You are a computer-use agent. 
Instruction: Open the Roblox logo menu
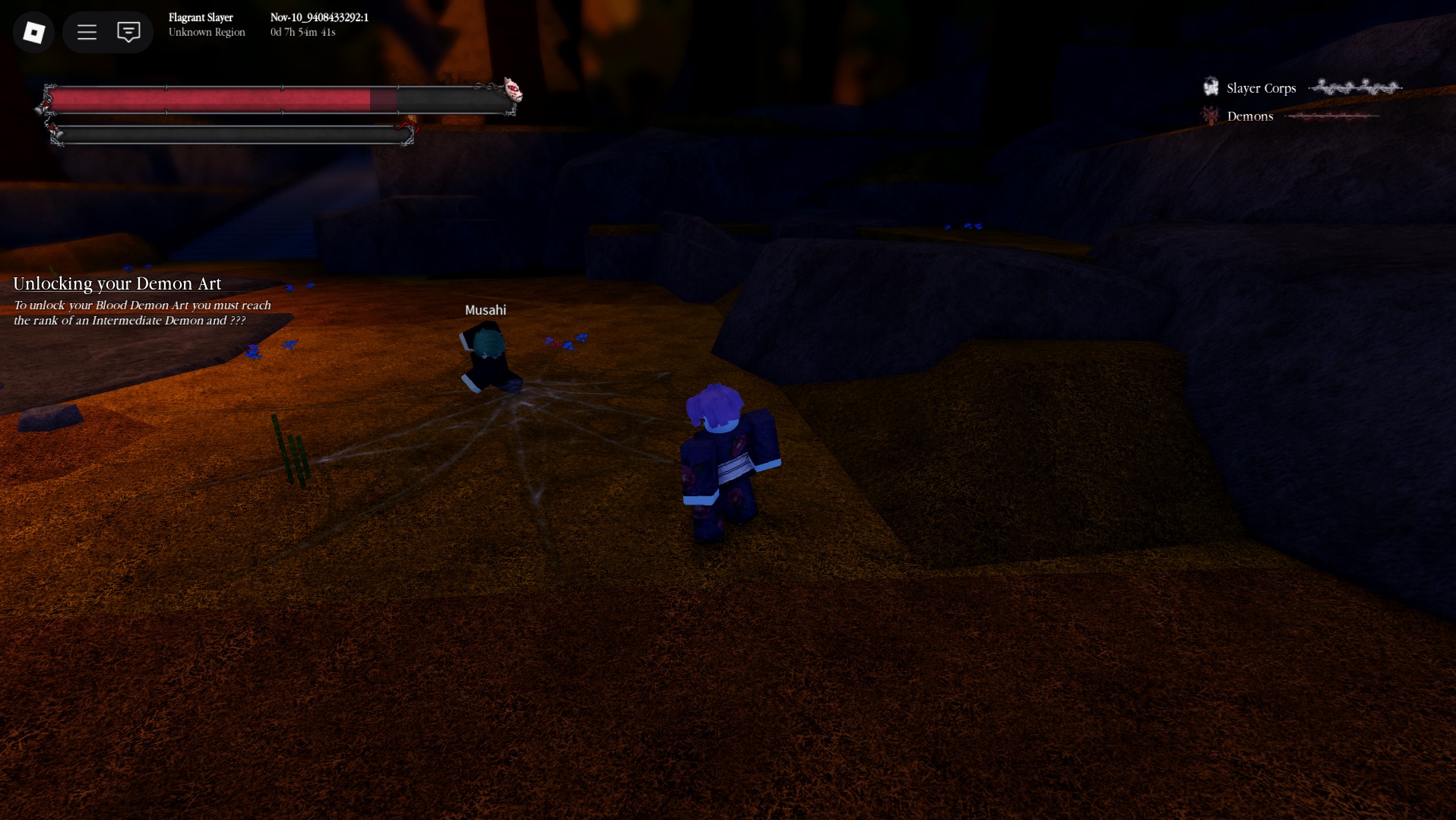point(33,32)
